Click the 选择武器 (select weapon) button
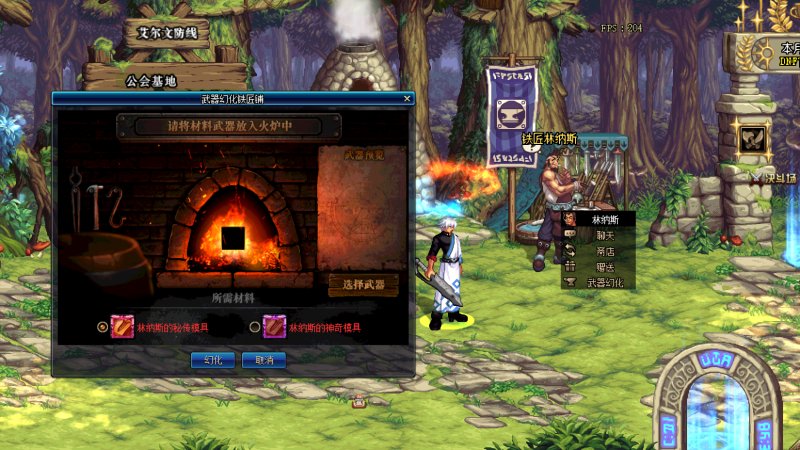Viewport: 800px width, 450px height. pyautogui.click(x=363, y=286)
